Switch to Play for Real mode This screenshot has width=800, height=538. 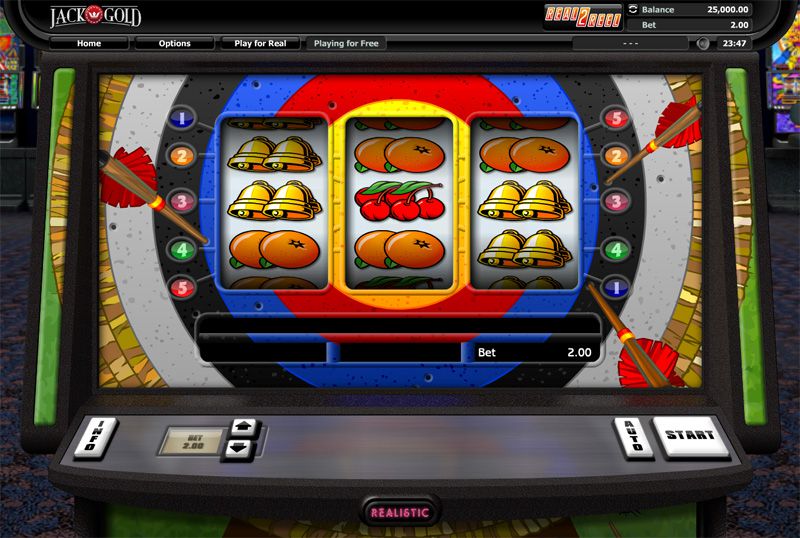tap(262, 44)
